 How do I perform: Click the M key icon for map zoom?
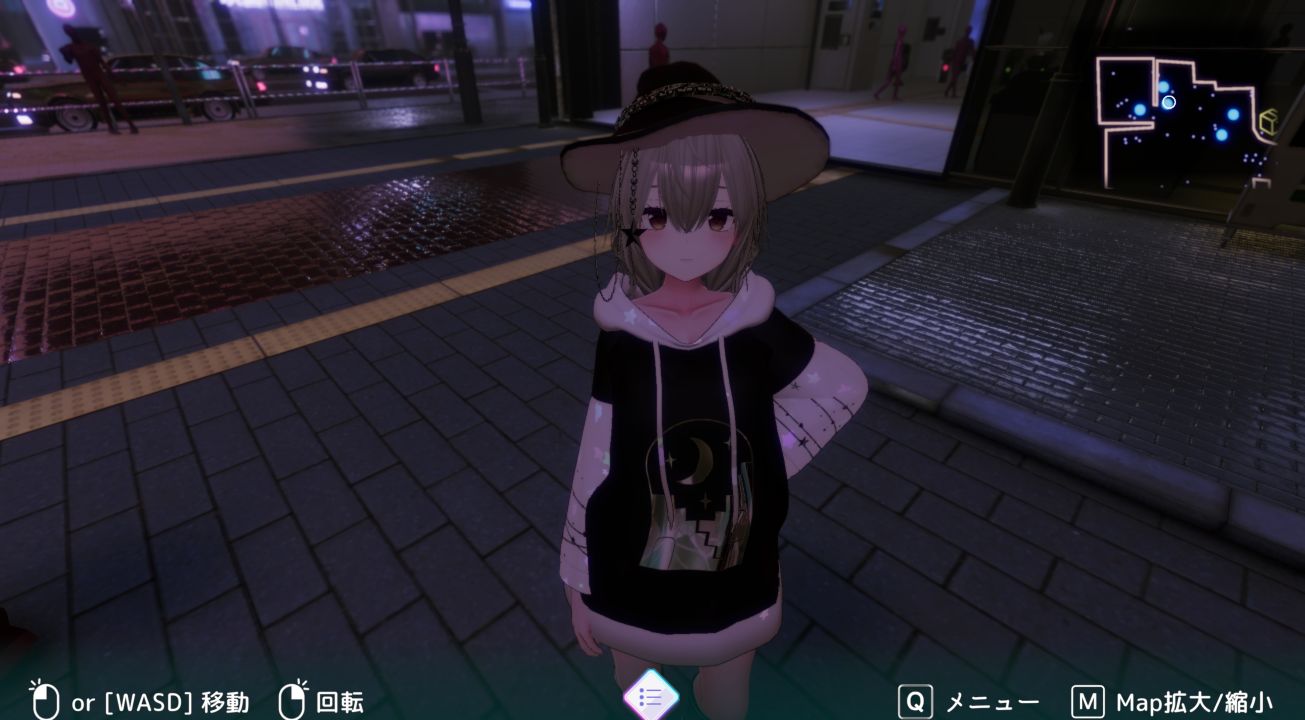point(1090,702)
